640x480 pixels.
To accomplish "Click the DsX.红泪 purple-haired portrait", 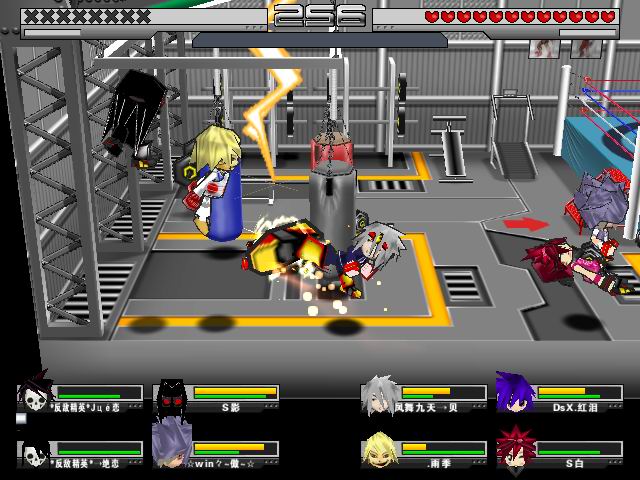I will click(516, 391).
